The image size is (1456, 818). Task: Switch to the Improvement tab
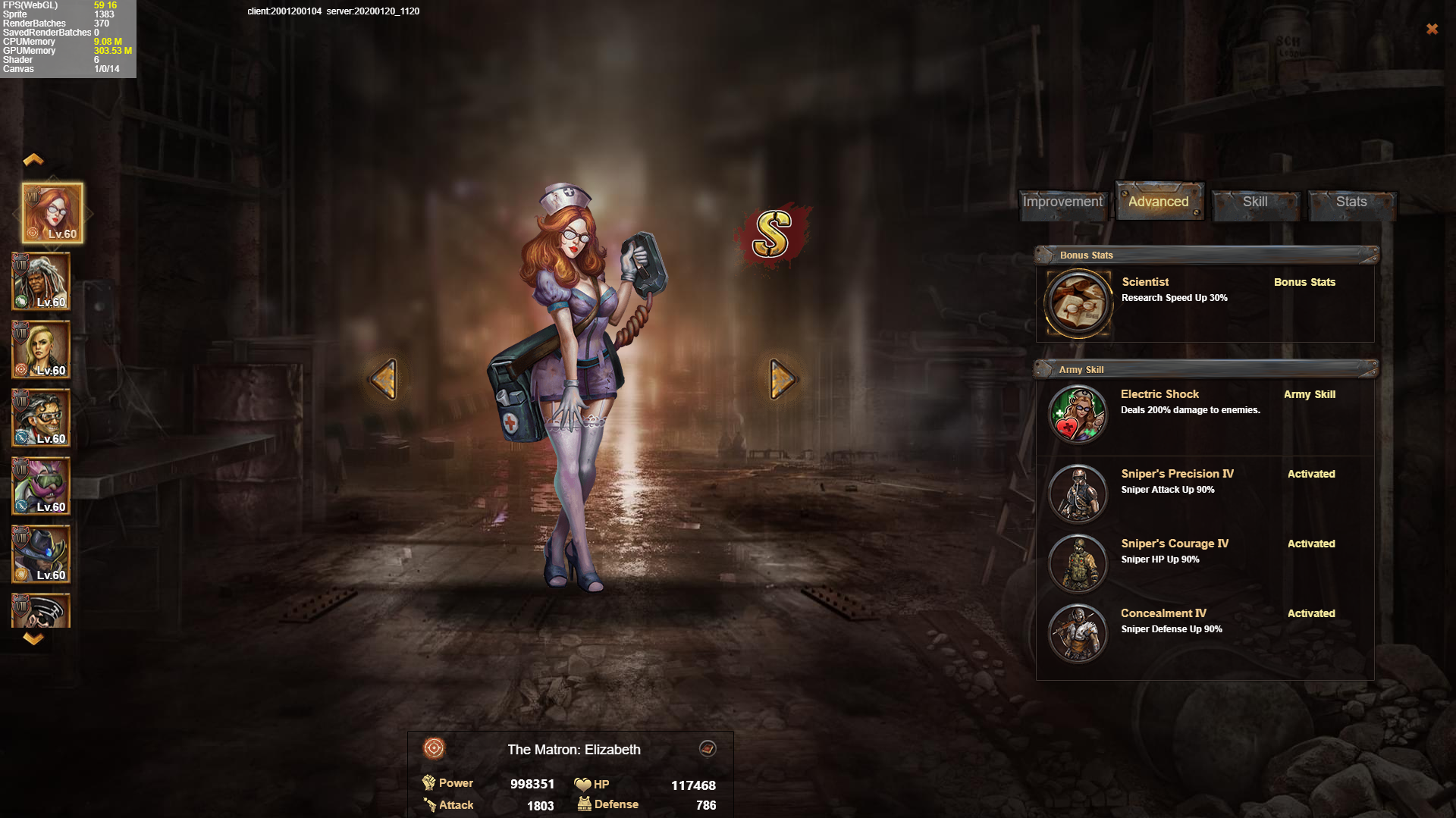click(1062, 202)
